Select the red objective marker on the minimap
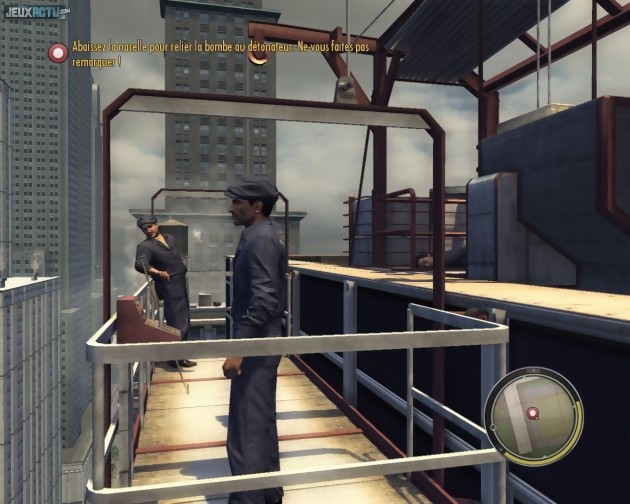630x504 pixels. (533, 412)
